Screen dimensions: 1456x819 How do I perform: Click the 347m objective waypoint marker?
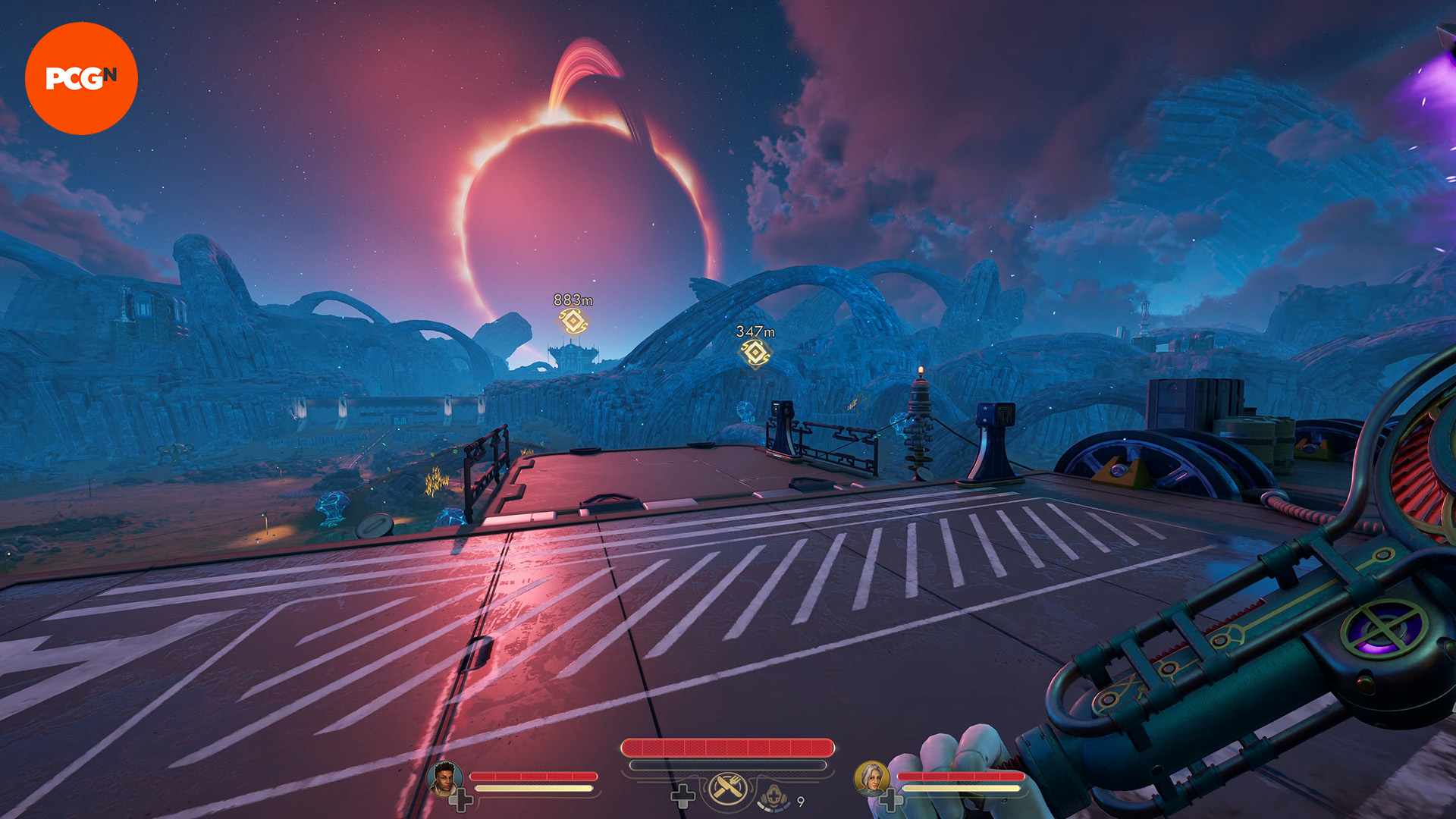coord(755,353)
